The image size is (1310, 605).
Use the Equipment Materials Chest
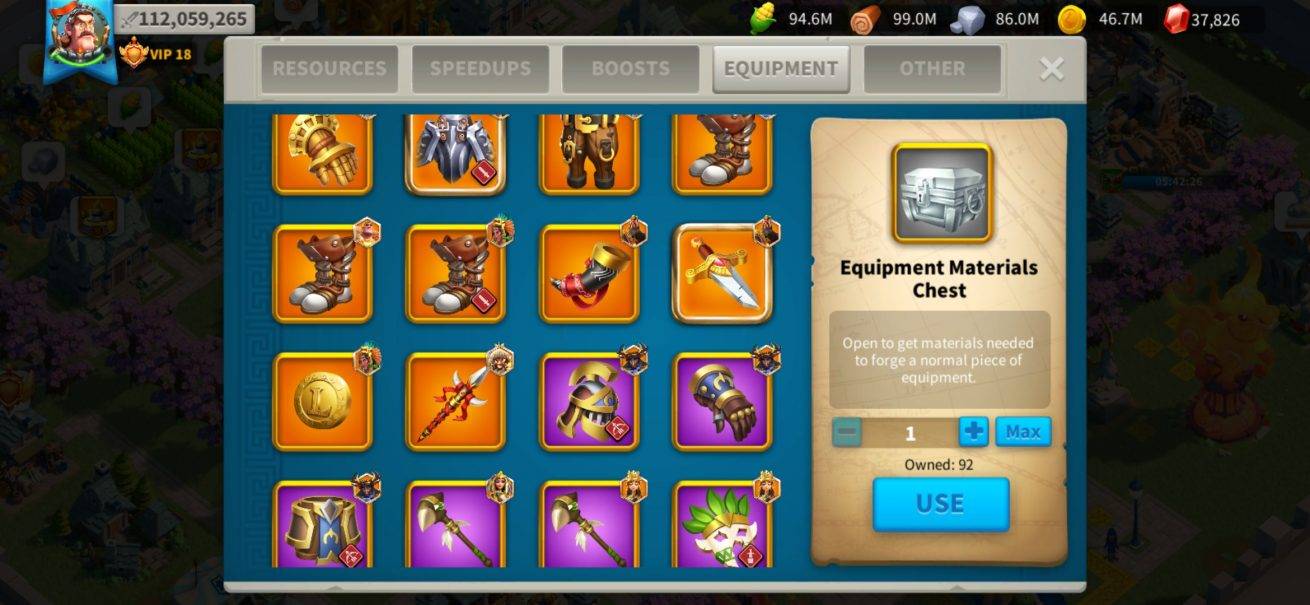point(940,504)
